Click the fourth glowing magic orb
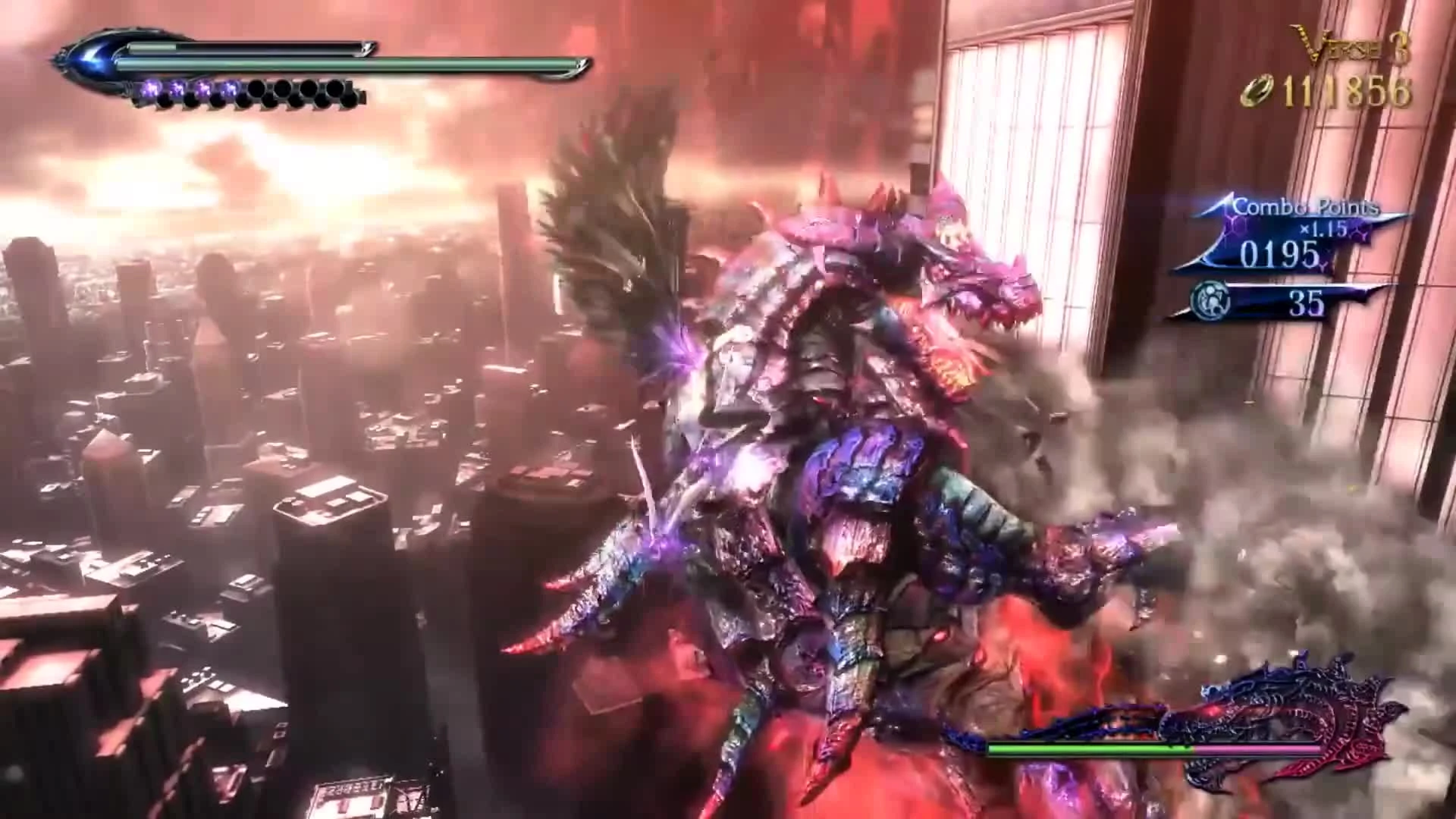1456x819 pixels. coord(229,87)
